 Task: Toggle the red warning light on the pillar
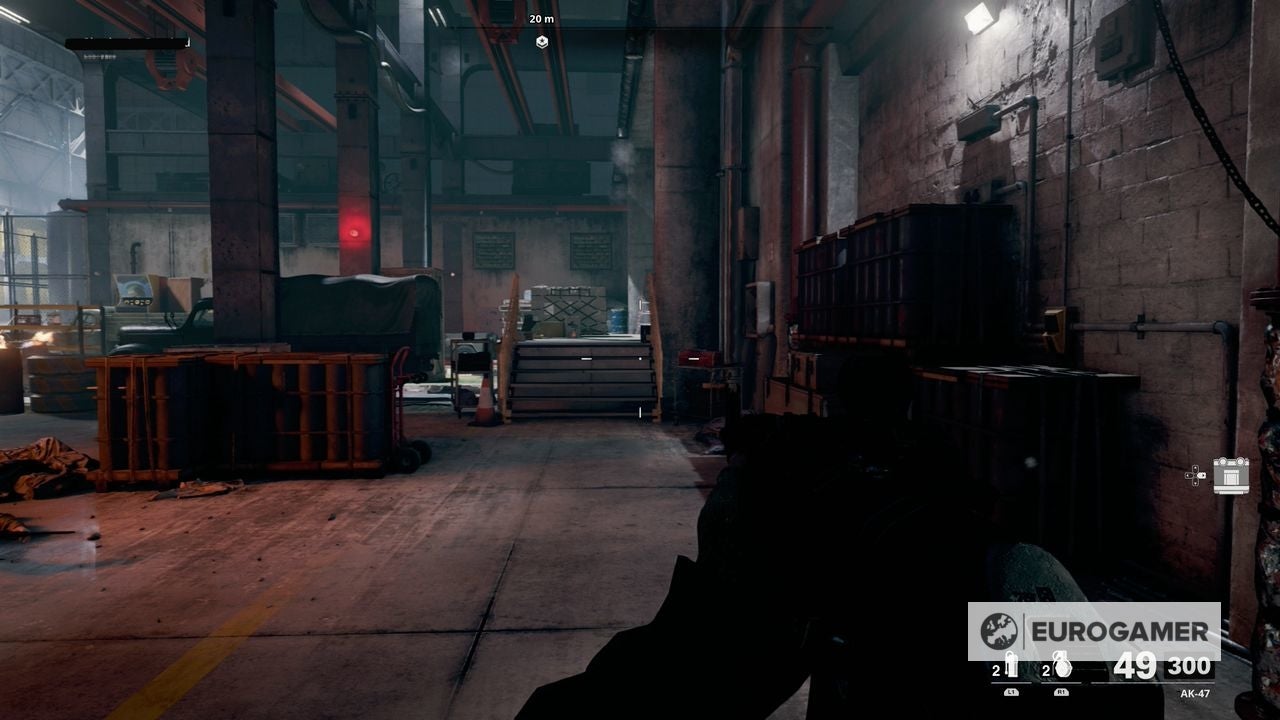[353, 234]
